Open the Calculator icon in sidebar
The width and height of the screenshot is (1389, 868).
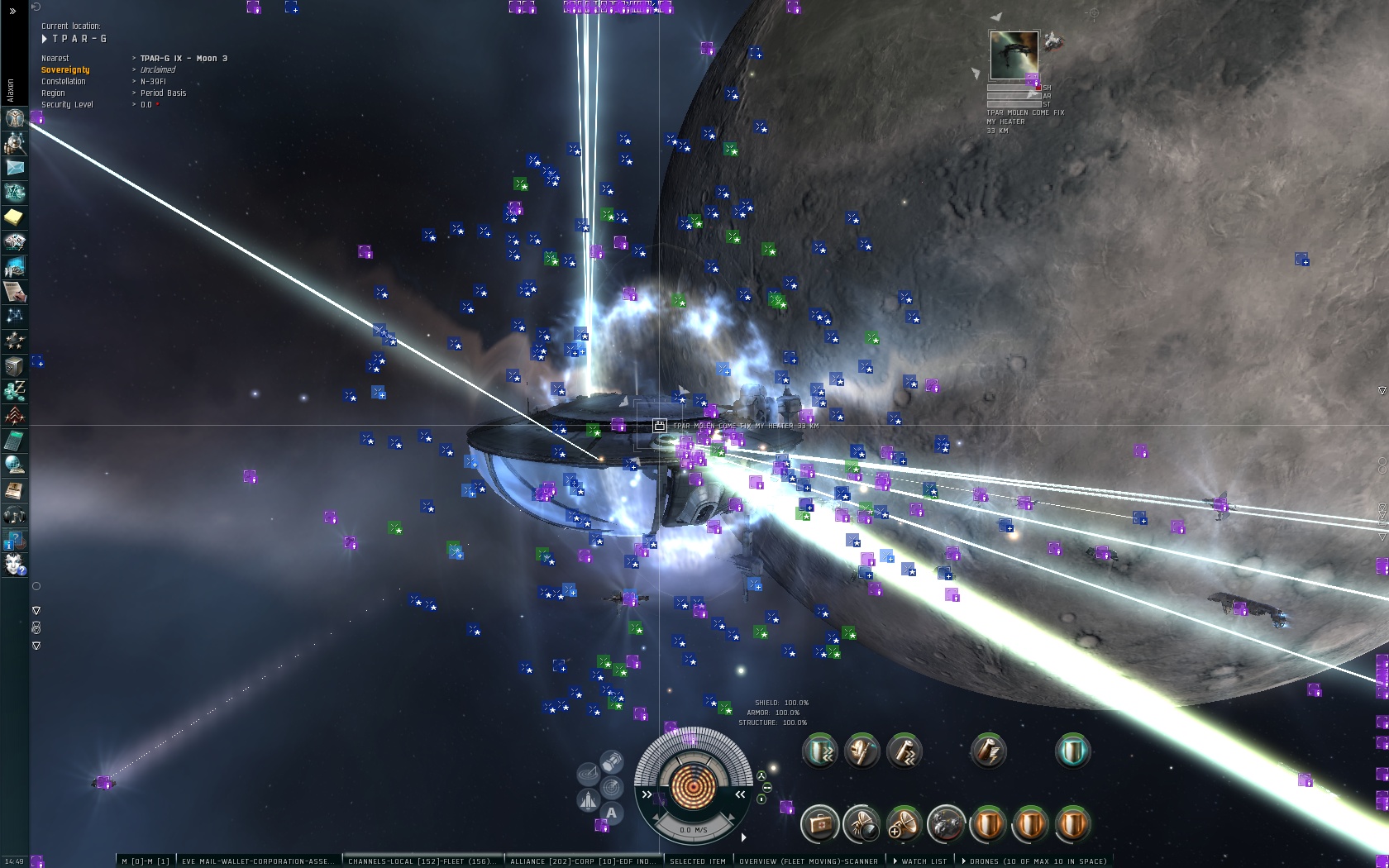point(15,441)
